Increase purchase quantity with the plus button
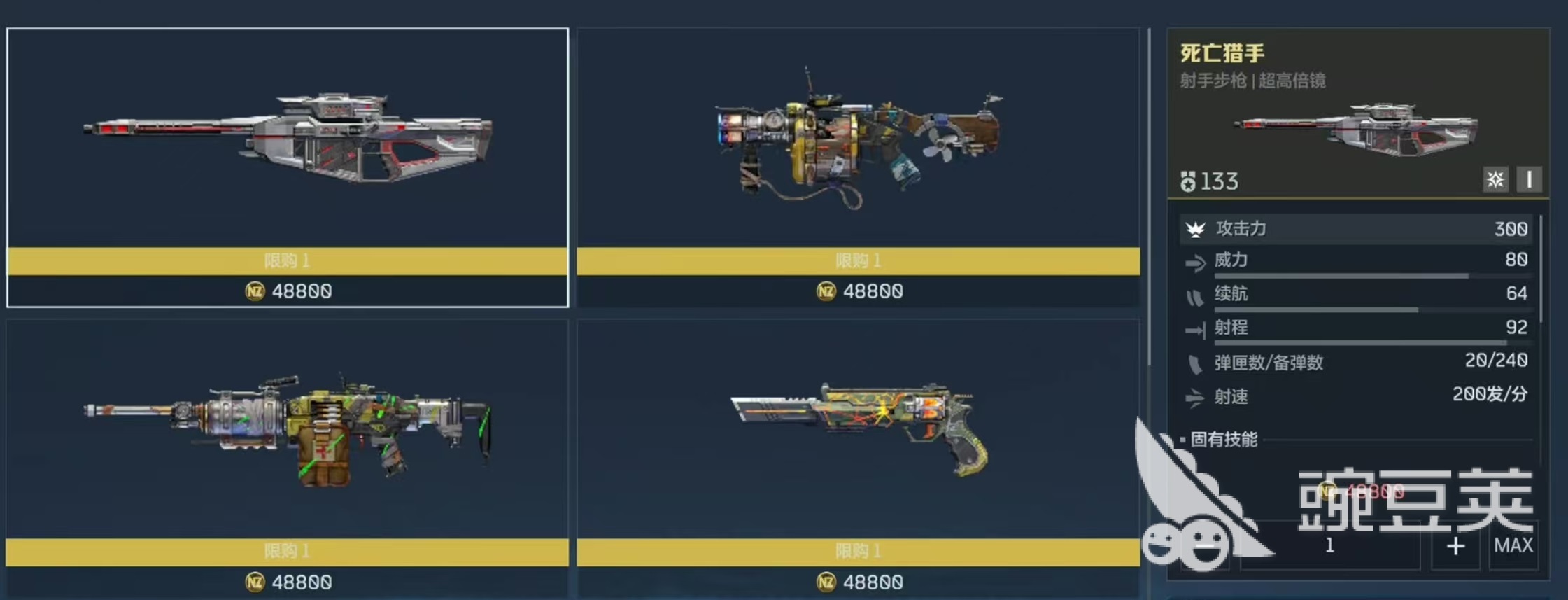Screen dimensions: 1568x600 click(1455, 546)
